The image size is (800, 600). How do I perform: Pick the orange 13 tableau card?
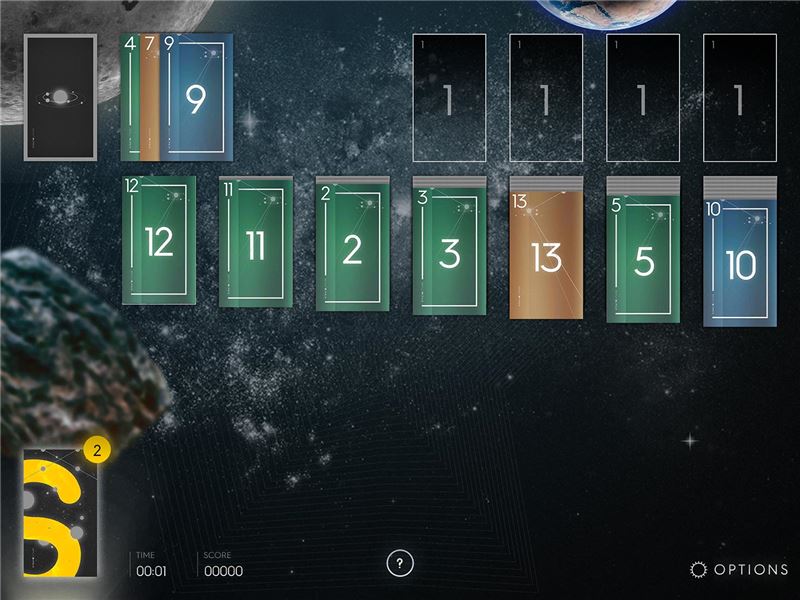(x=546, y=254)
